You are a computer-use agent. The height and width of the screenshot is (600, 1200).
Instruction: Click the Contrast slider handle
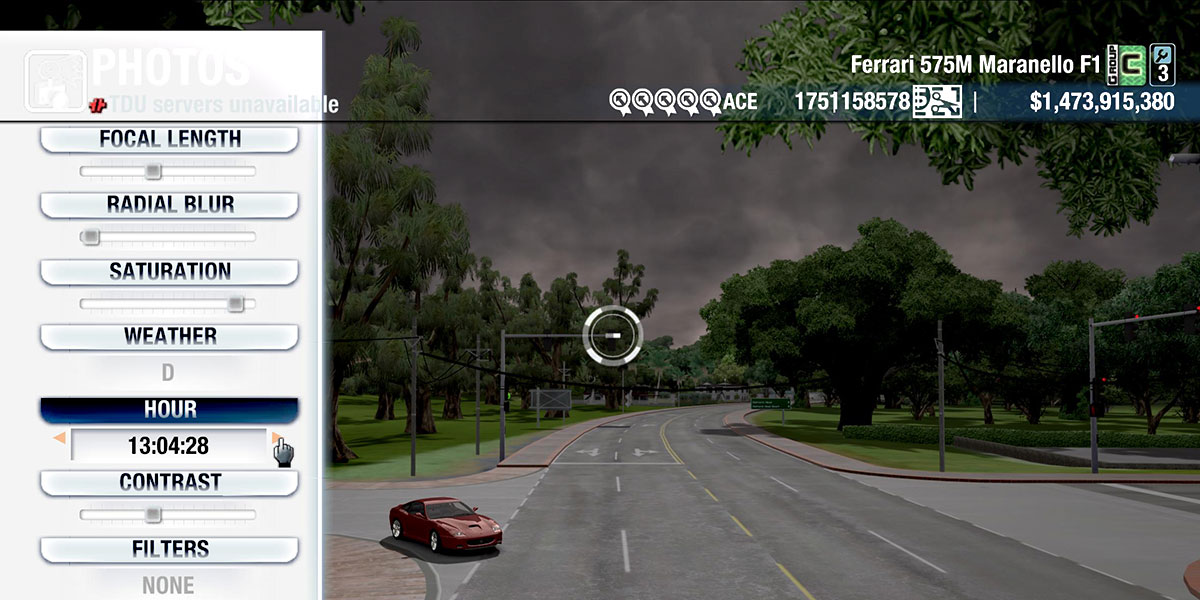(153, 515)
